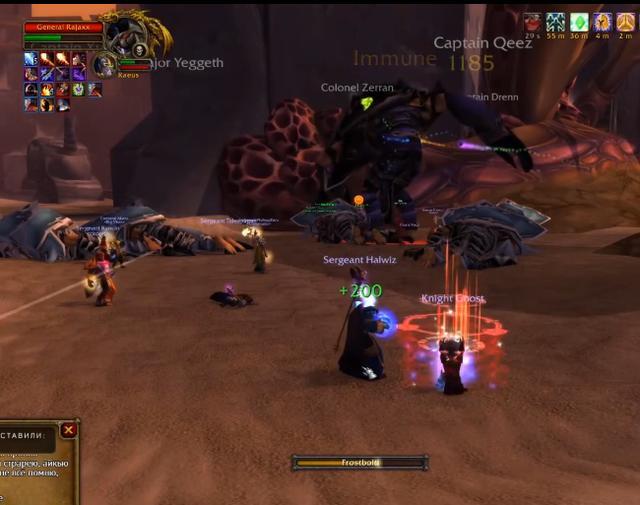
Task: Click the green gem buff showing 36 m
Action: click(x=579, y=22)
